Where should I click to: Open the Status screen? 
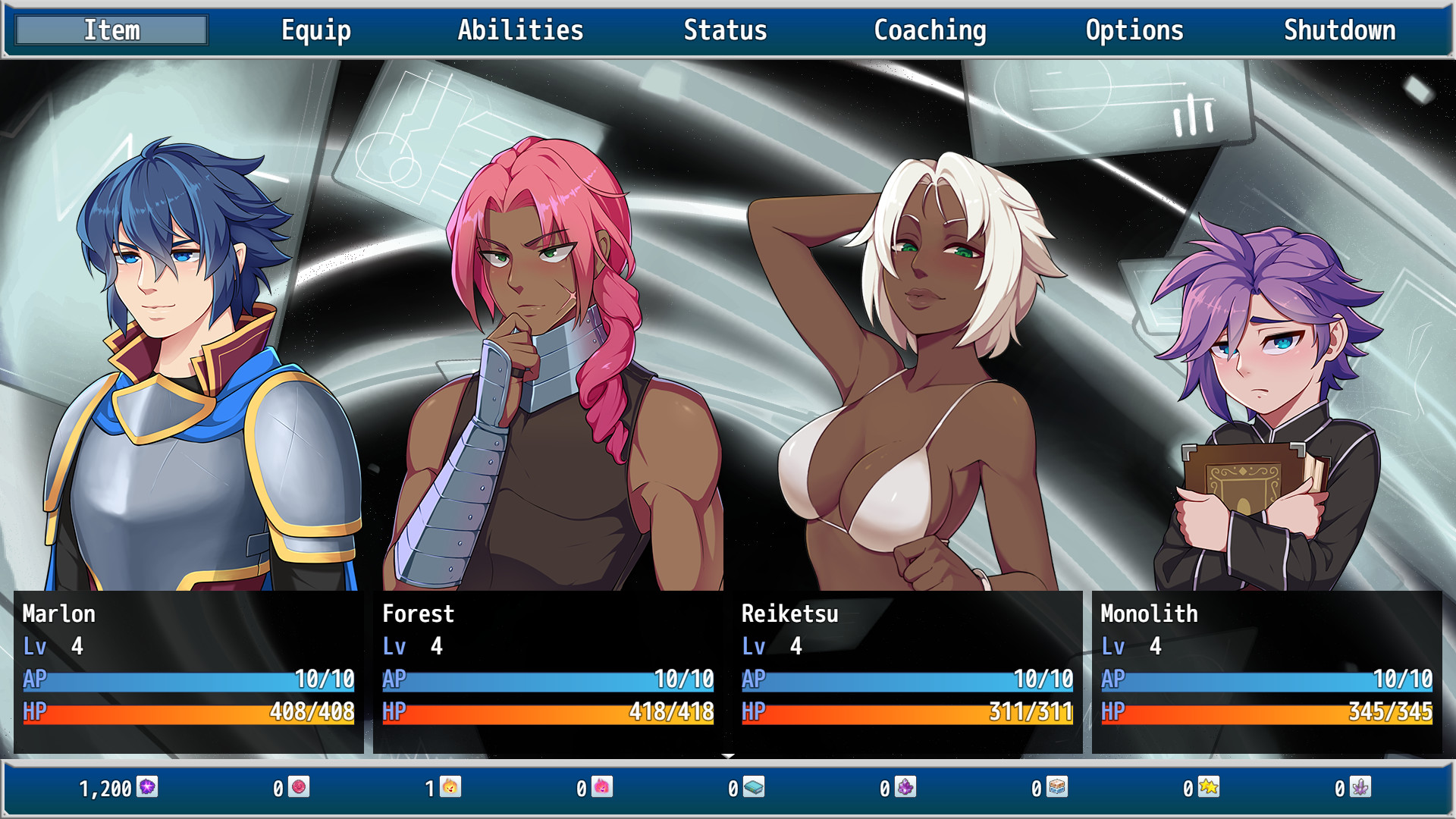tap(724, 30)
